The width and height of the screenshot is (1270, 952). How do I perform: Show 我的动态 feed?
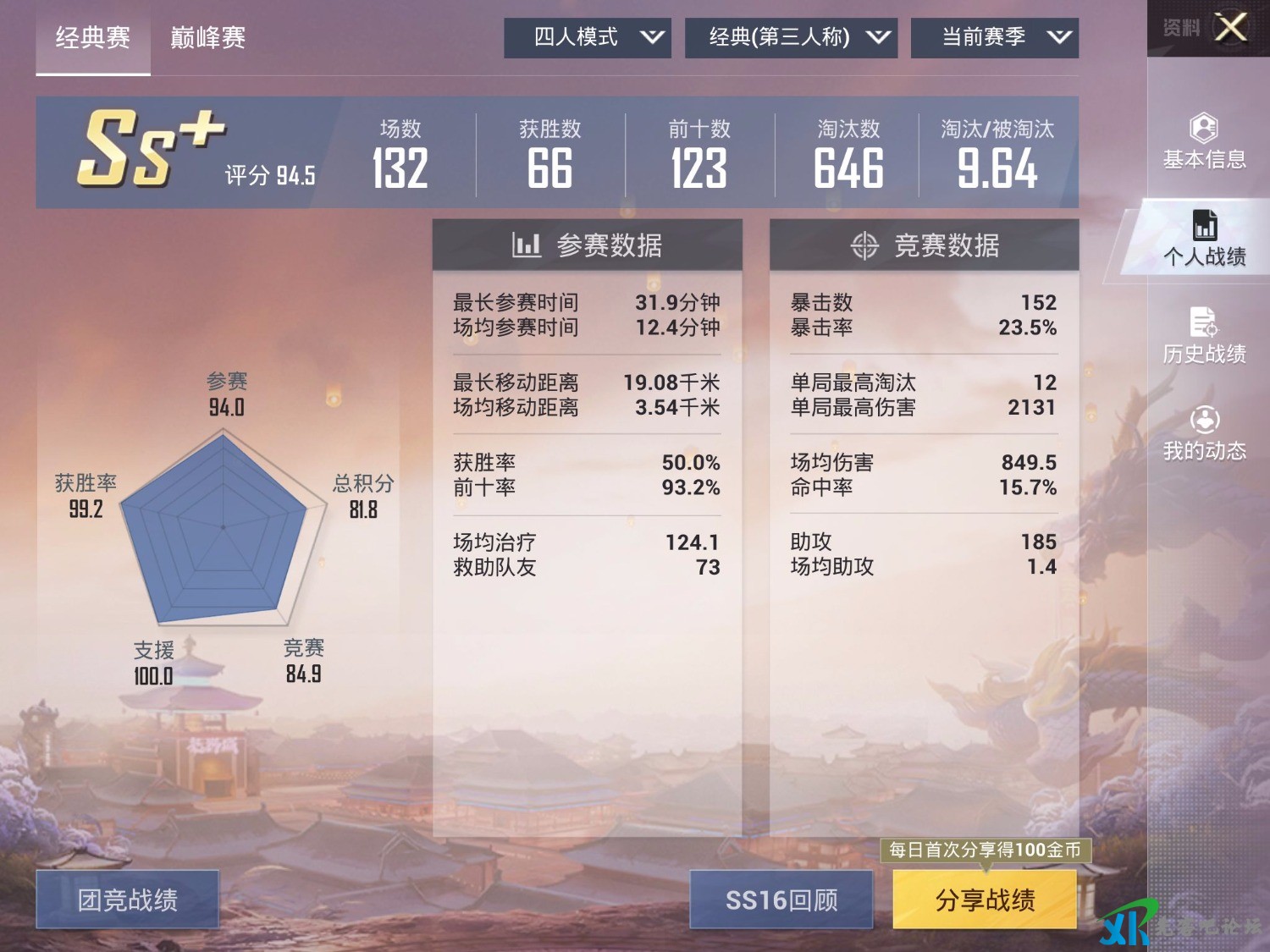coord(1204,433)
